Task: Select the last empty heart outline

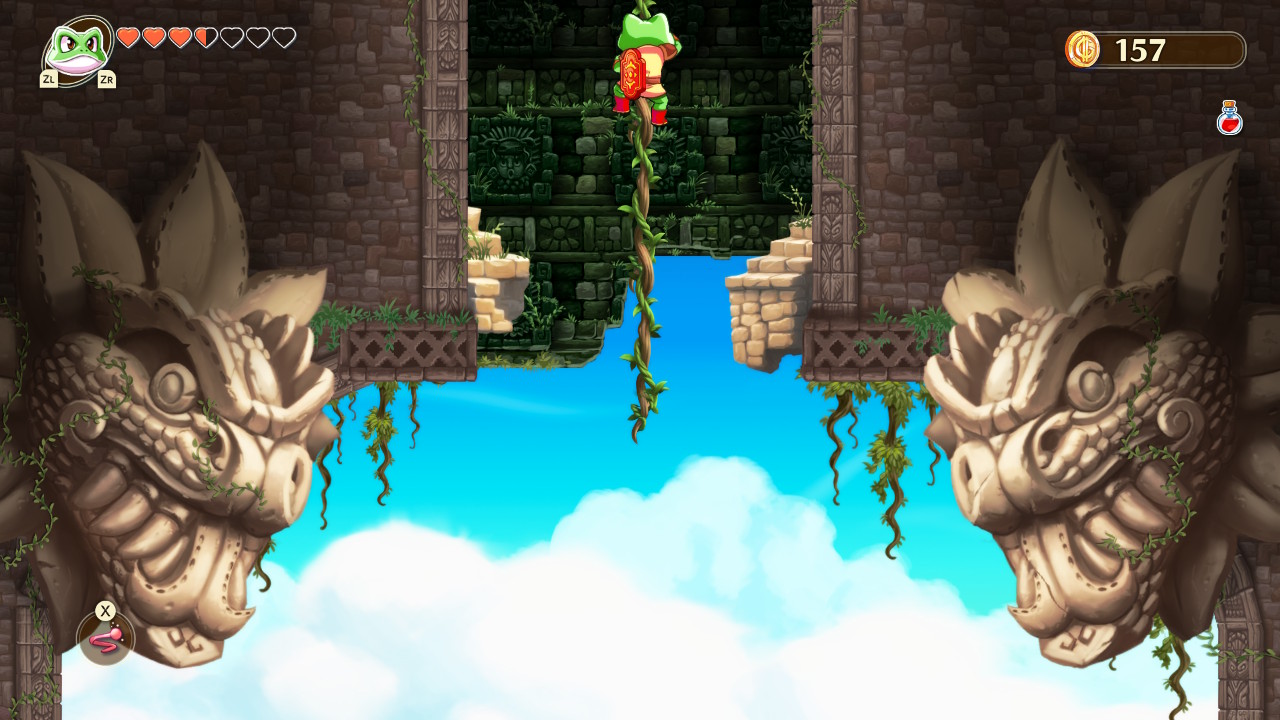Action: pos(283,37)
